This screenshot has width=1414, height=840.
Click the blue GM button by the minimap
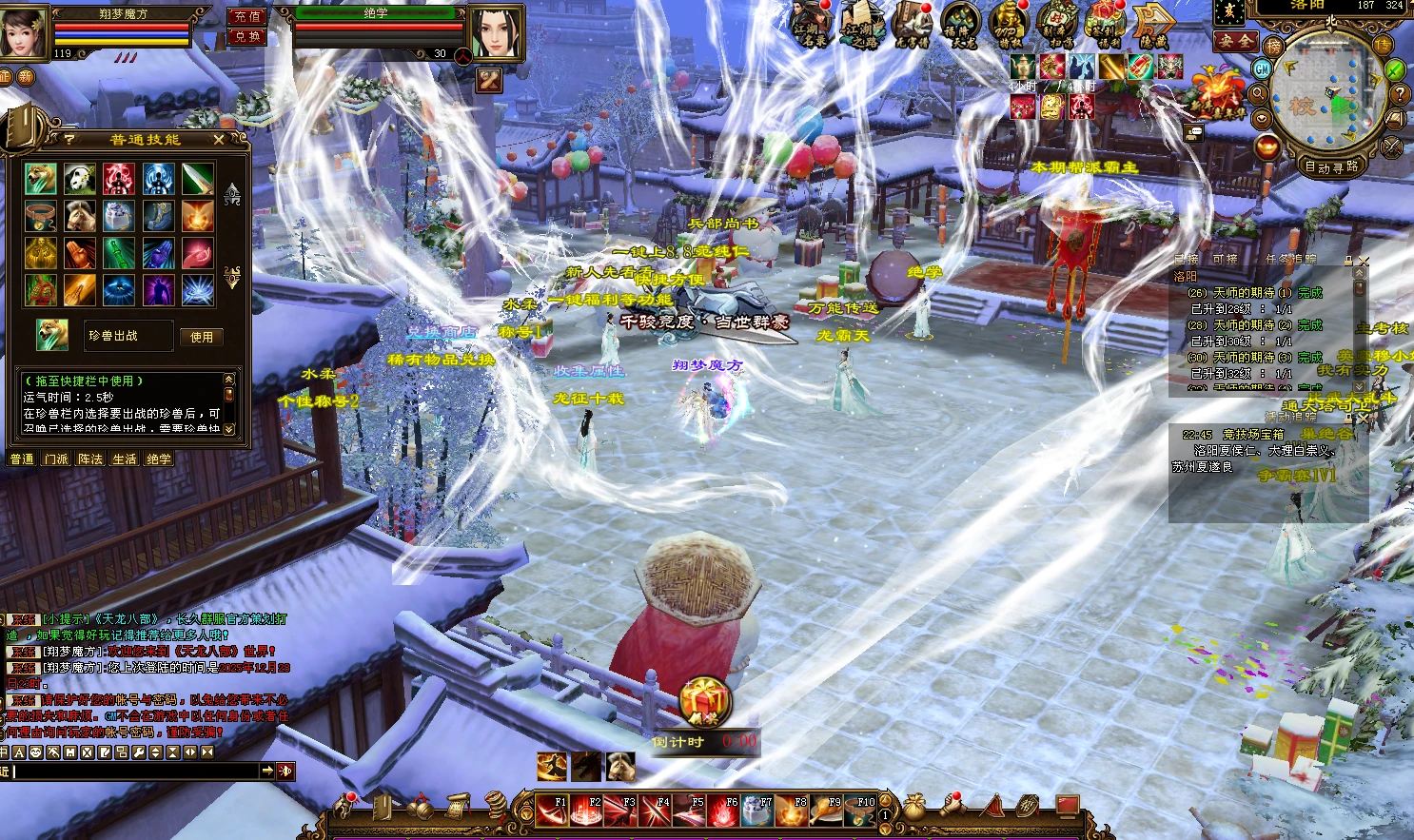click(x=1263, y=69)
